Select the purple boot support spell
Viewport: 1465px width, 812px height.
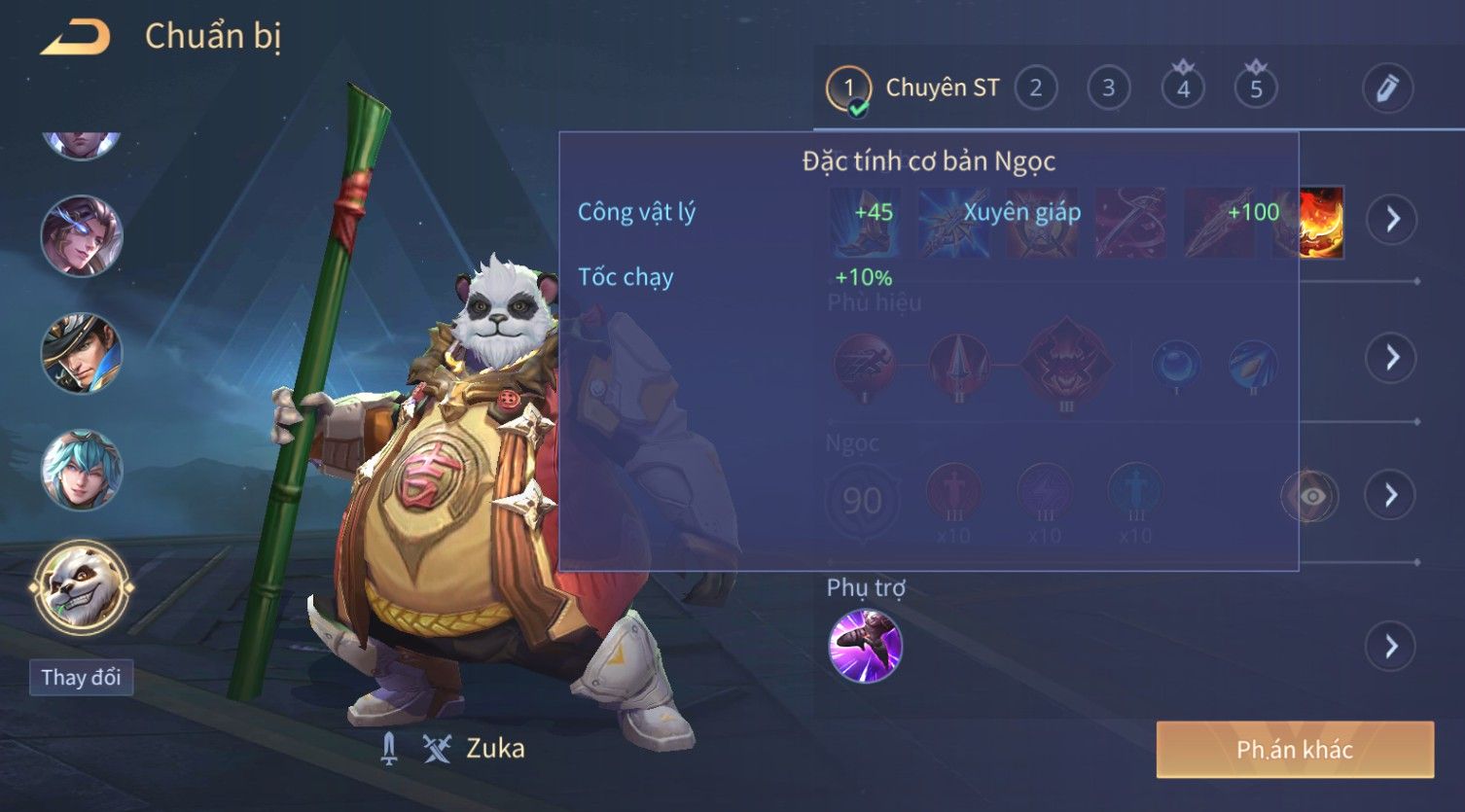pyautogui.click(x=865, y=646)
